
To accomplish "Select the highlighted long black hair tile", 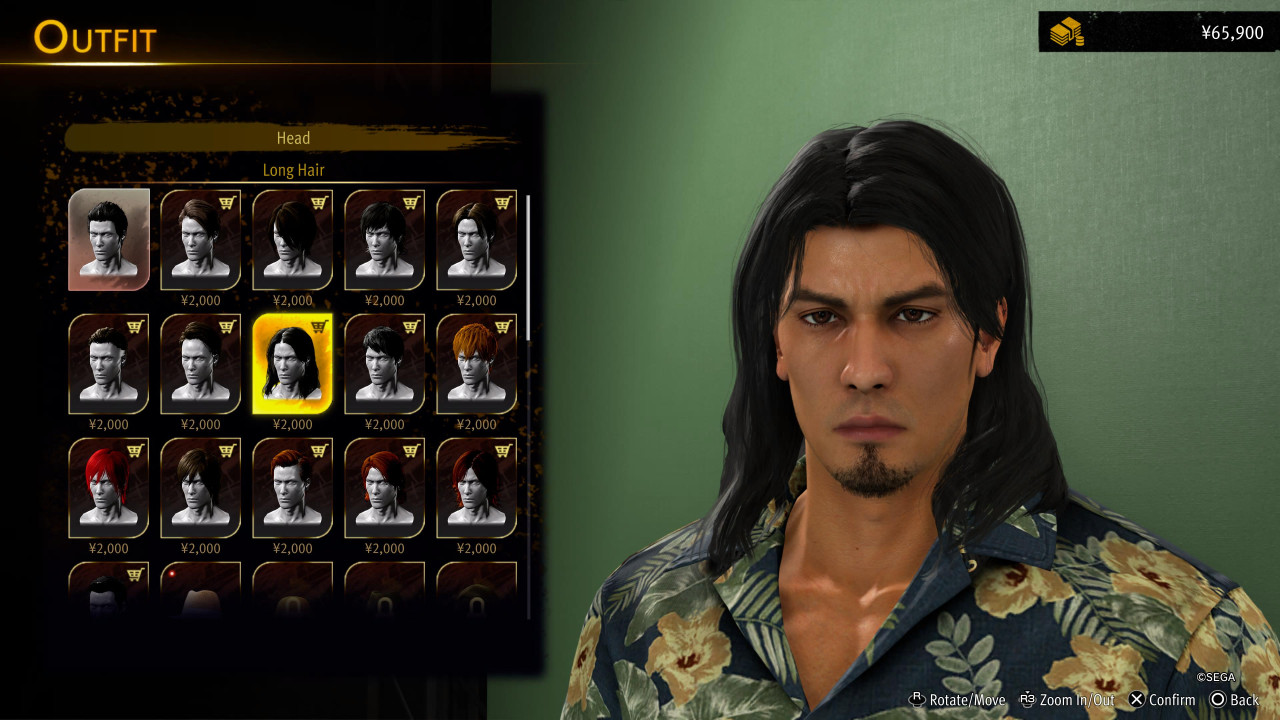I will point(292,363).
